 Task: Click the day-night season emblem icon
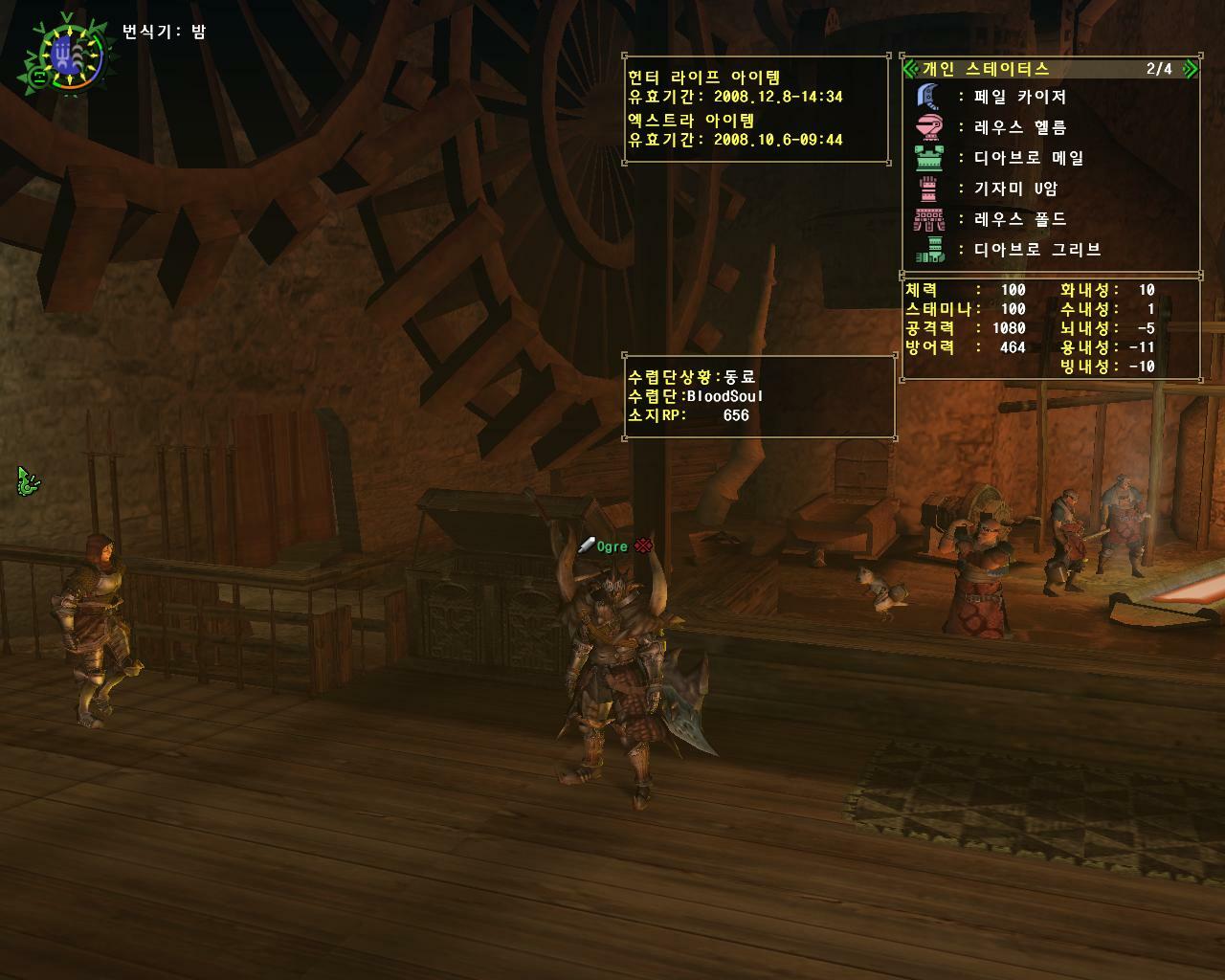(x=66, y=55)
